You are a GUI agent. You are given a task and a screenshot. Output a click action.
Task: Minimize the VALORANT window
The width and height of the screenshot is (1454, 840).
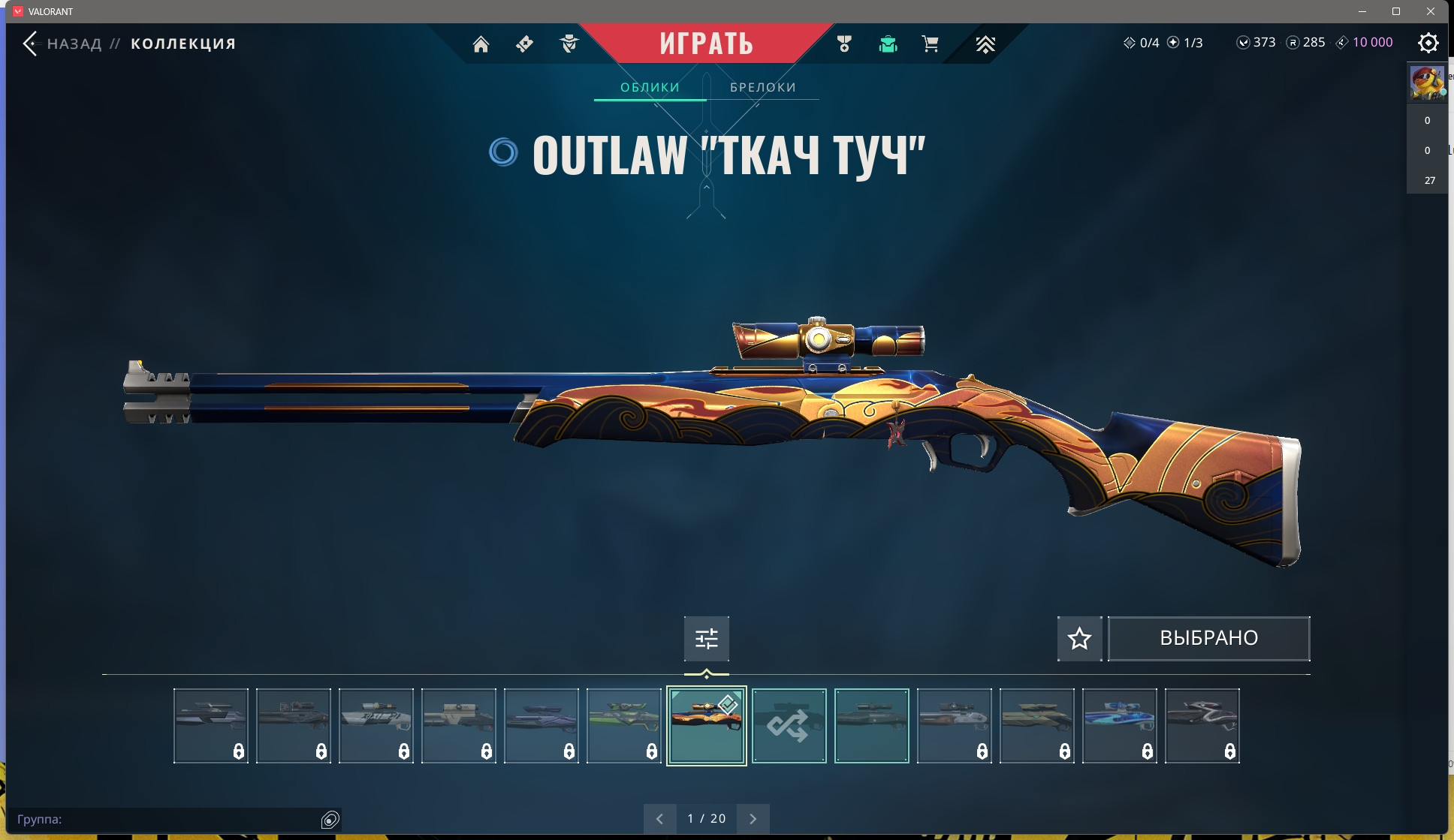1362,11
